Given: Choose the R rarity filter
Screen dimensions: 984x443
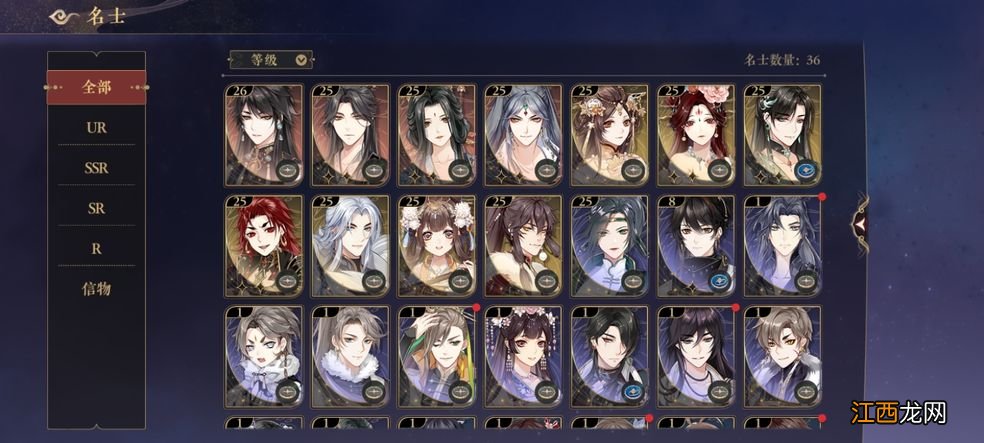Looking at the screenshot, I should pos(96,248).
